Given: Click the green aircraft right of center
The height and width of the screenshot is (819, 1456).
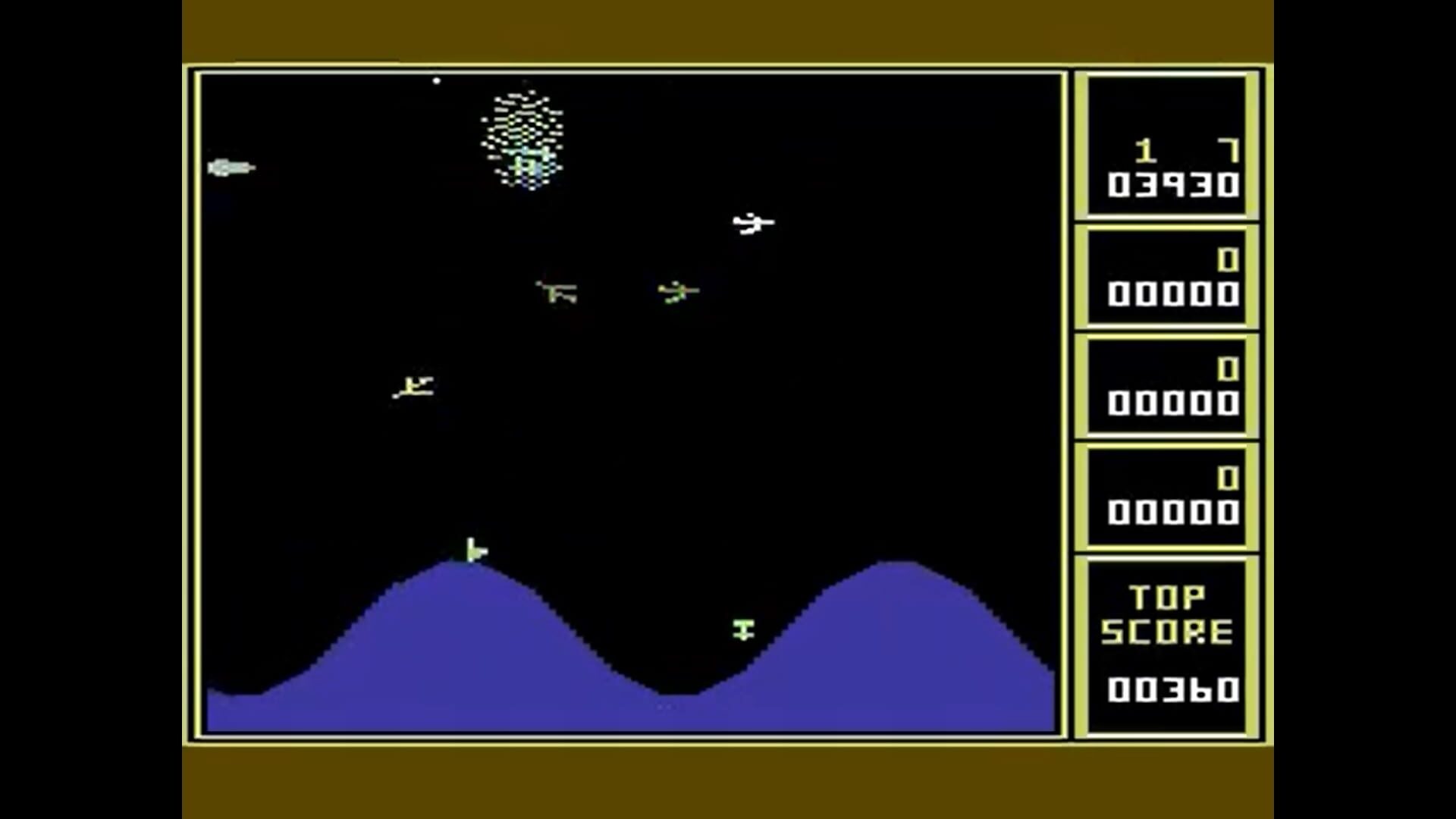Looking at the screenshot, I should tap(677, 290).
